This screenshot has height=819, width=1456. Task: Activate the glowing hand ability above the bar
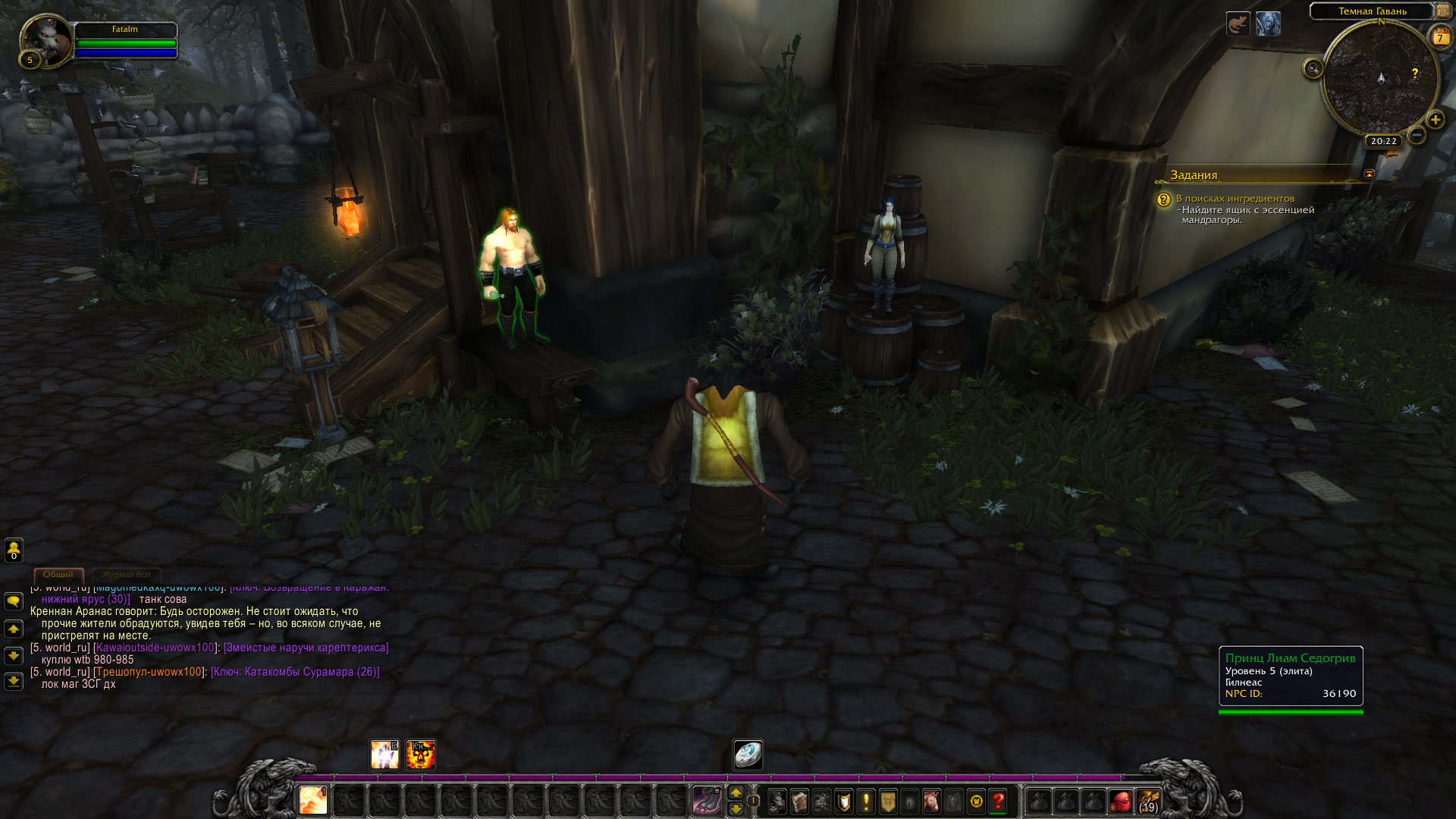pyautogui.click(x=384, y=755)
